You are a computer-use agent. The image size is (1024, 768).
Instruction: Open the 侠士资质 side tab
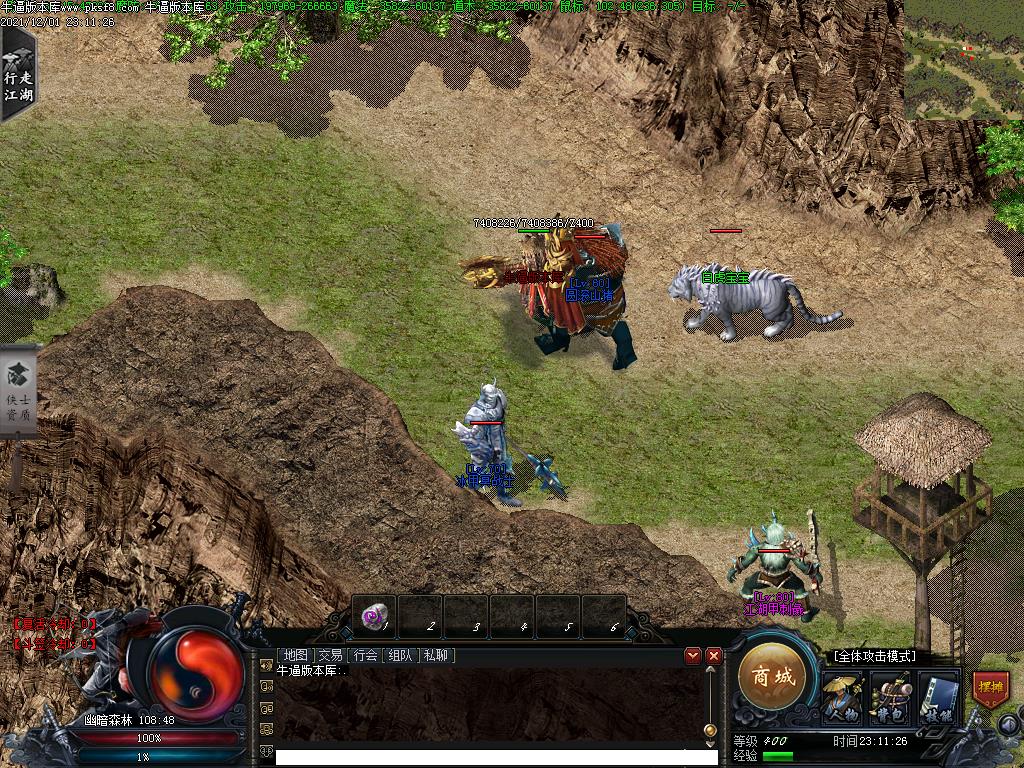(x=18, y=390)
